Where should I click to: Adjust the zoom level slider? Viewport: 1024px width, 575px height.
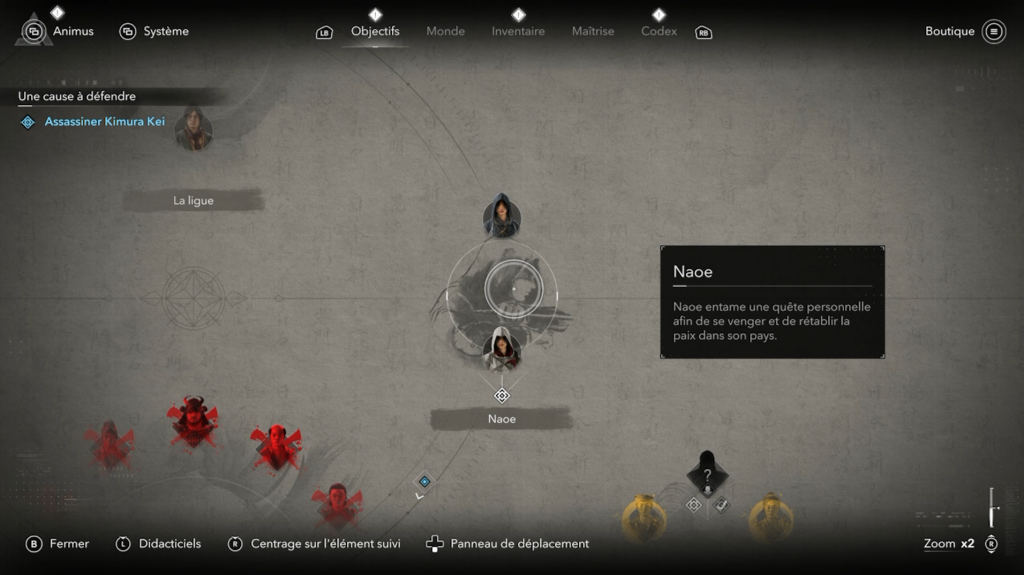[992, 509]
